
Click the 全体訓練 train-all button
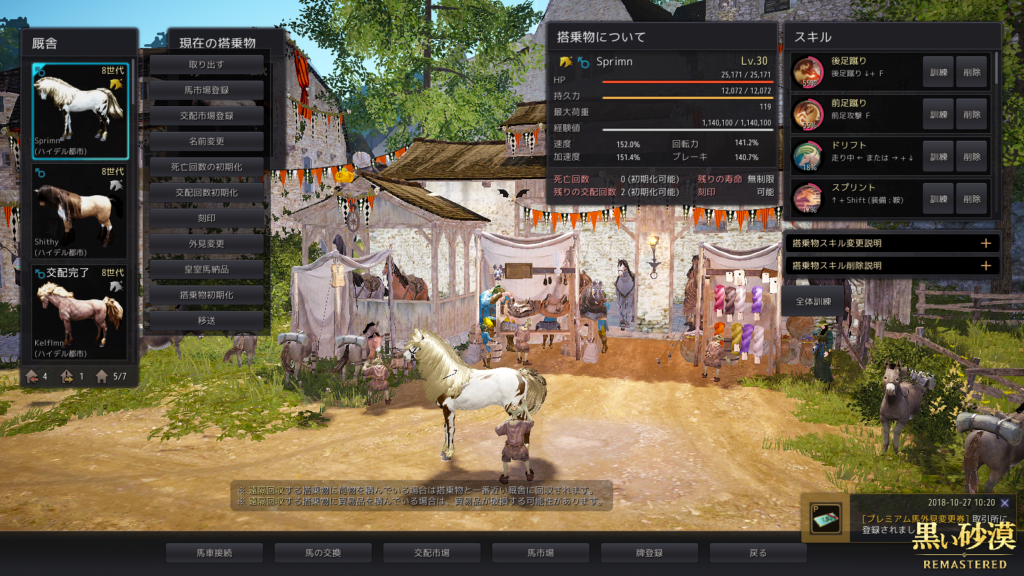point(811,301)
